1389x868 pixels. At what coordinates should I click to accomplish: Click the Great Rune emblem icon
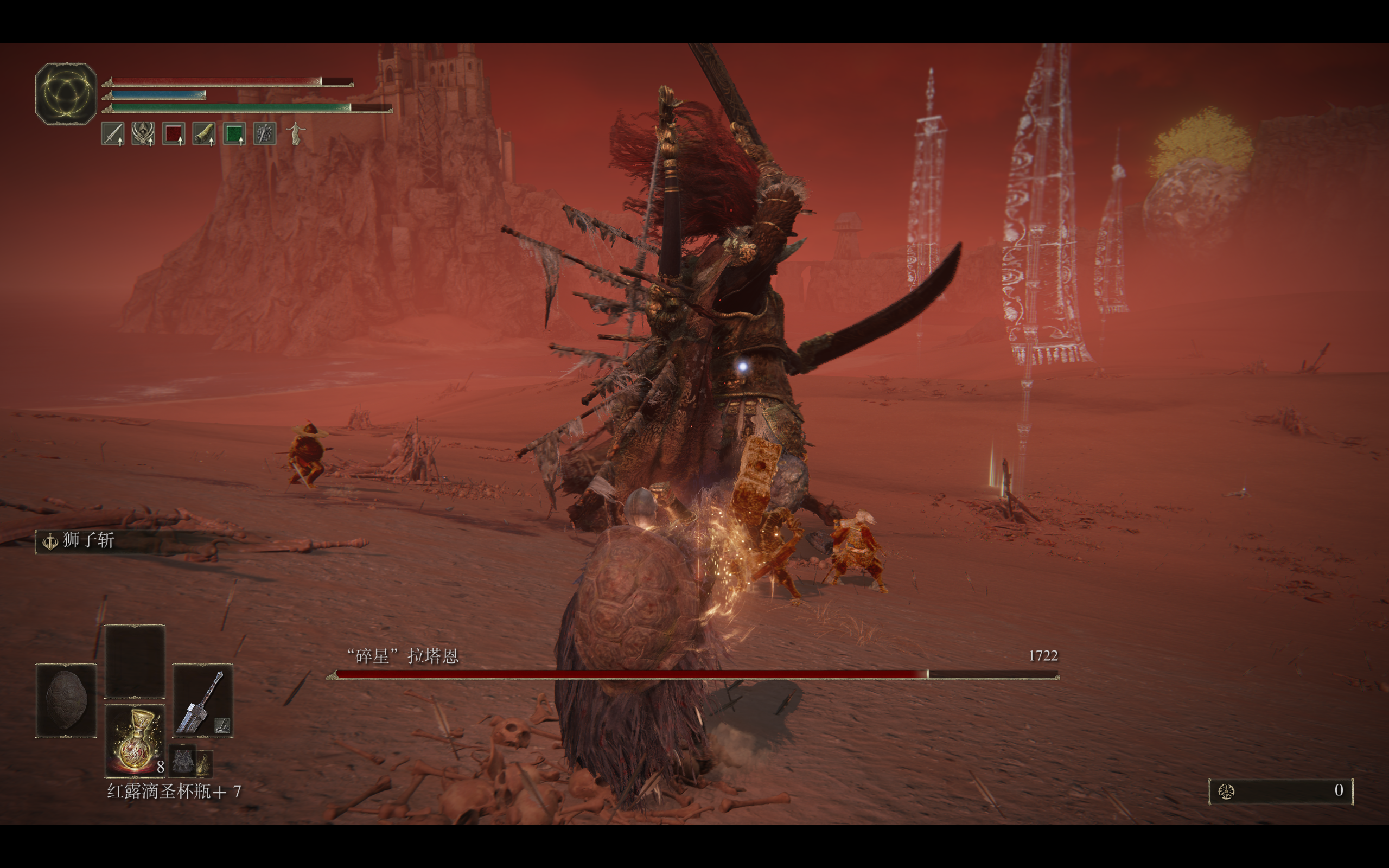pos(66,94)
